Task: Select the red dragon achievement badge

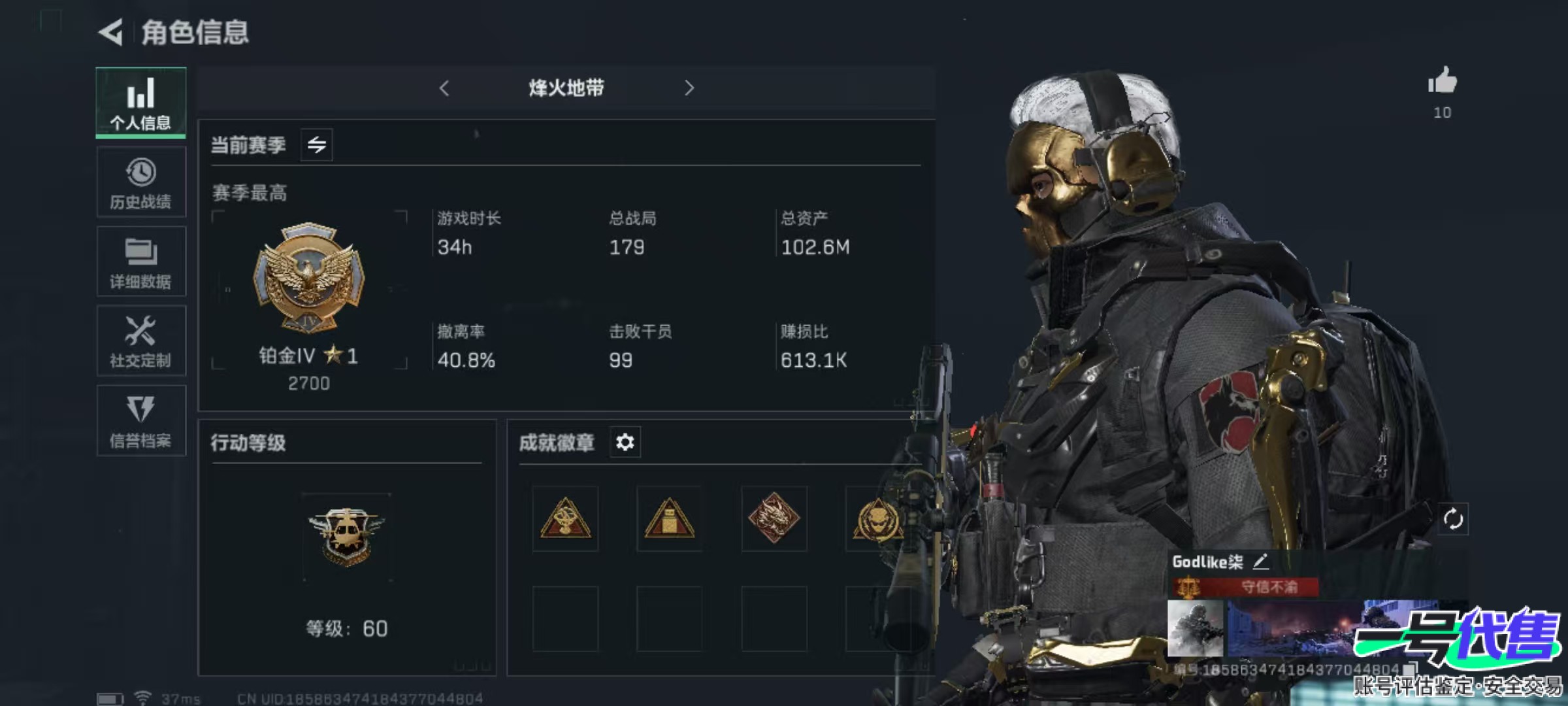Action: click(774, 518)
